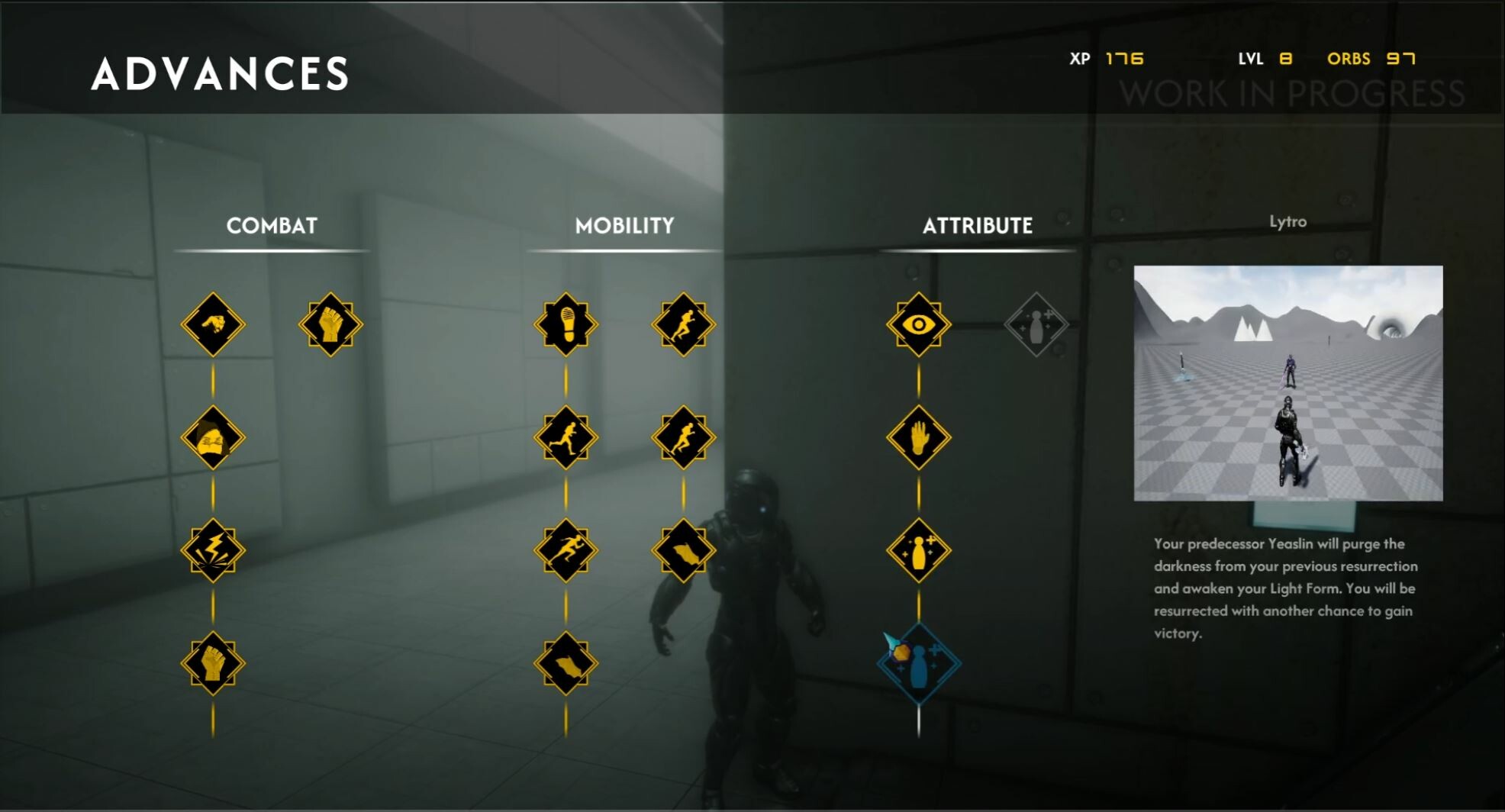Open the lightning strike ability in Combat tree
The image size is (1505, 812).
tap(214, 548)
